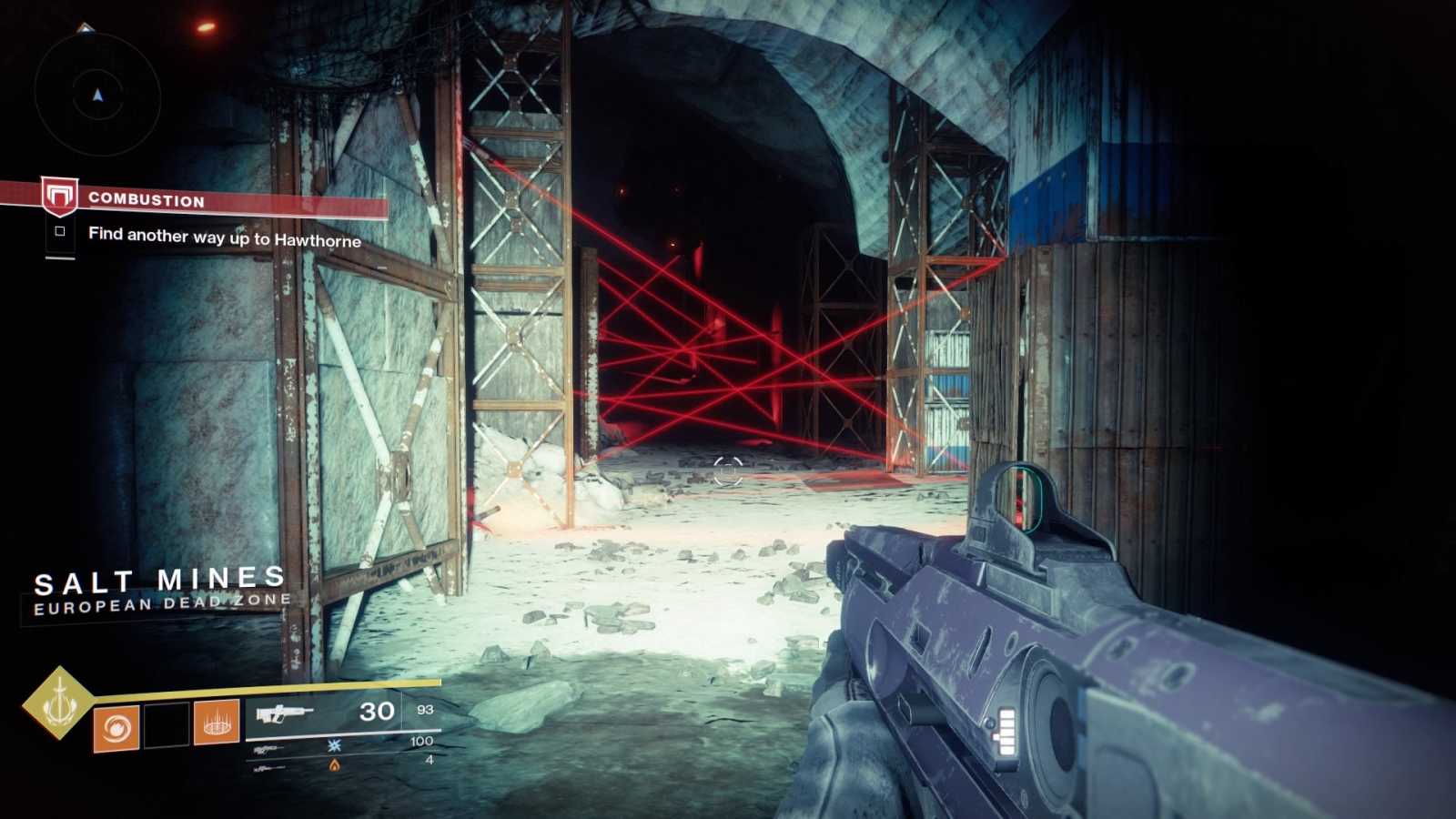Screen dimensions: 1456x819
Task: Select the Combustion quest shield emblem
Action: click(x=59, y=195)
